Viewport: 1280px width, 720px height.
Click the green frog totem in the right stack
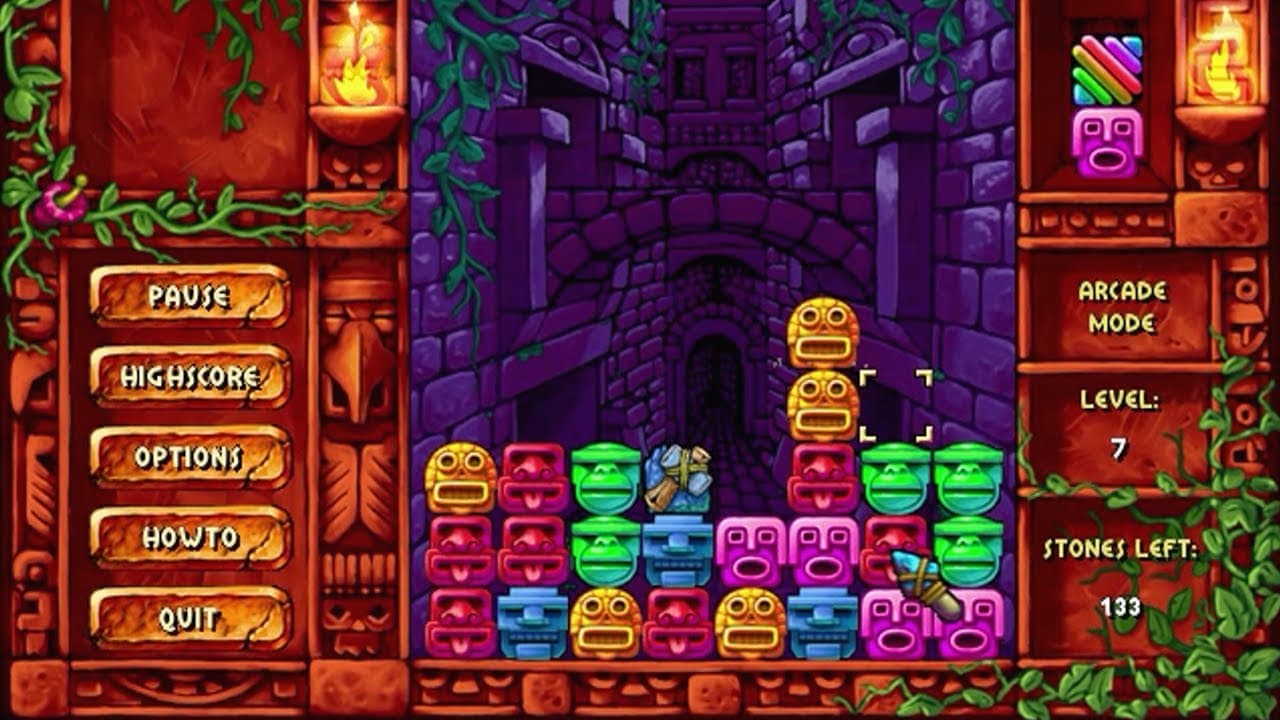[899, 480]
